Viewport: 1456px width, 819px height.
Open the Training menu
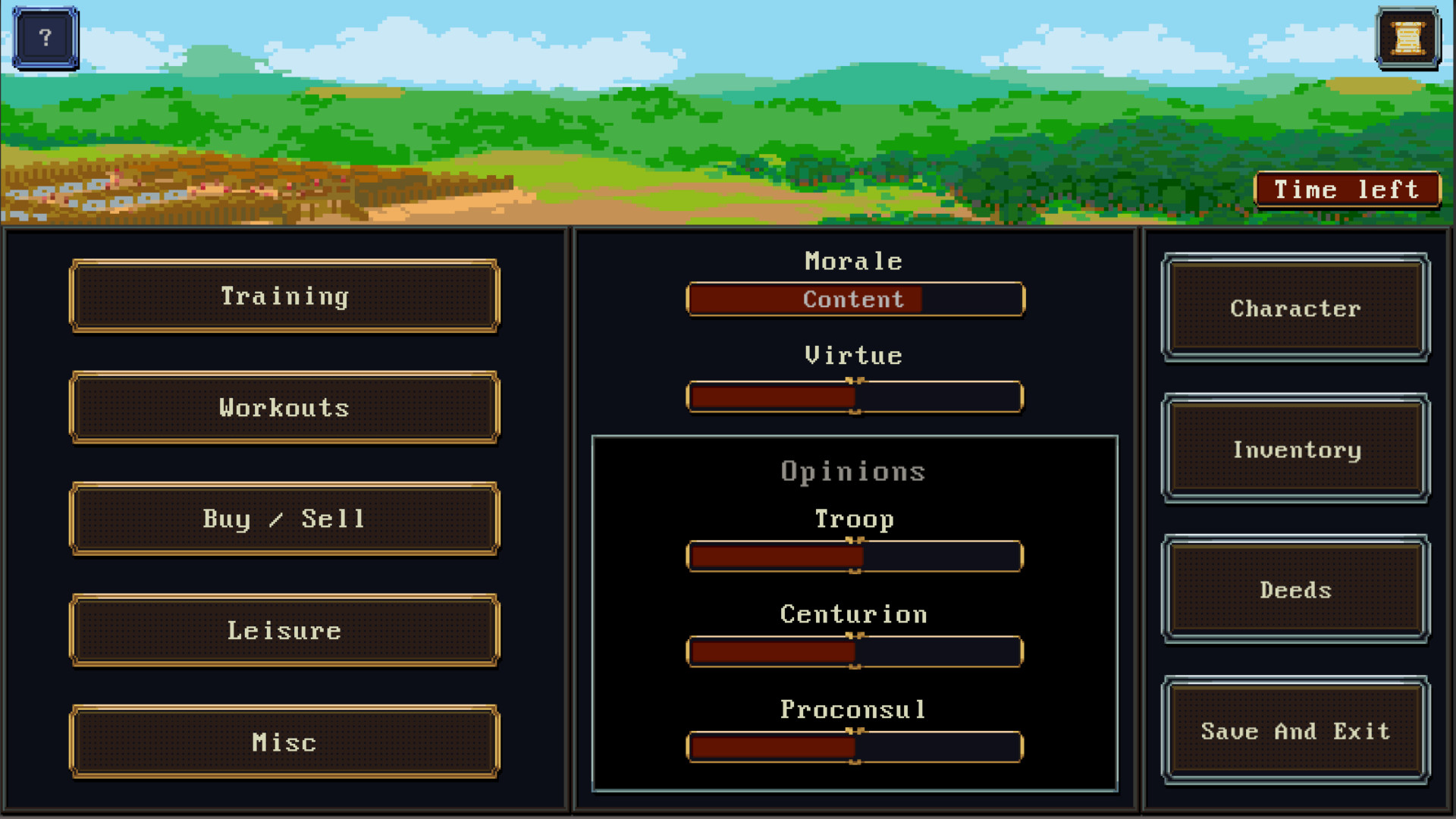coord(284,296)
